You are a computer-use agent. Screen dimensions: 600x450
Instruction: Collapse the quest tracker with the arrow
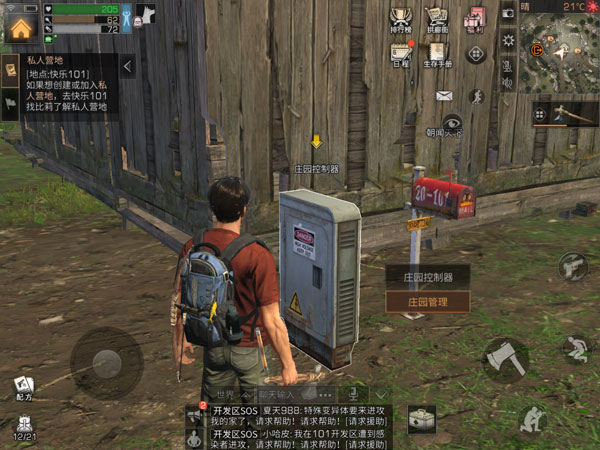(128, 67)
